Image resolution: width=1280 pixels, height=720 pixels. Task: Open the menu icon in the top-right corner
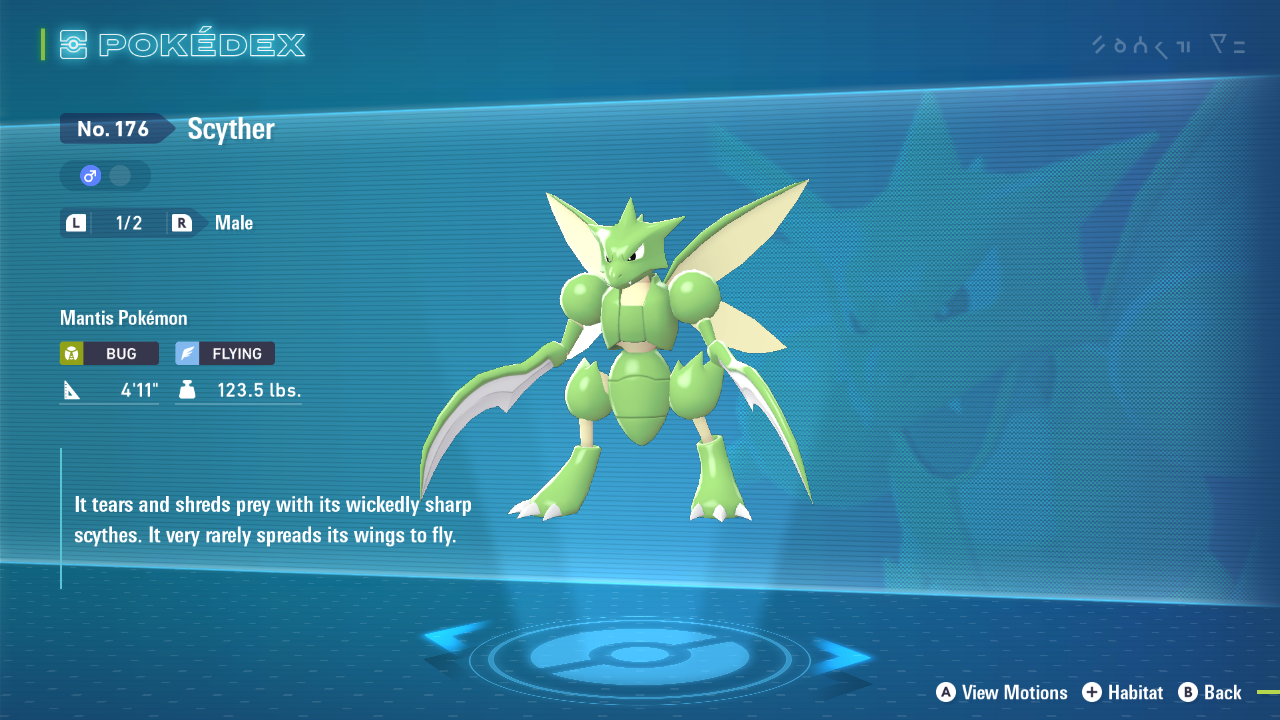pos(1227,45)
